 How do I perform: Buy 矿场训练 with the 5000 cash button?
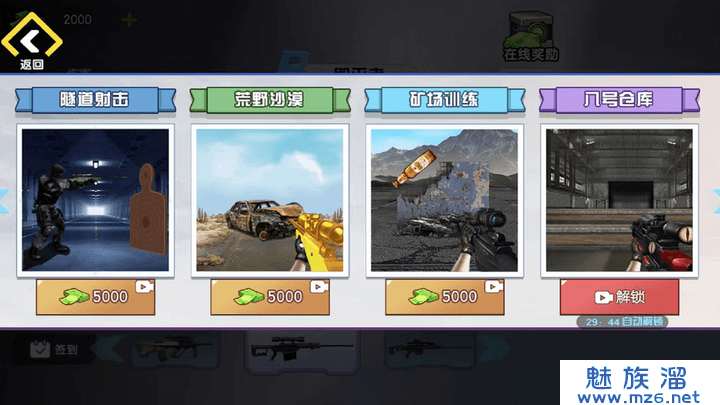445,296
